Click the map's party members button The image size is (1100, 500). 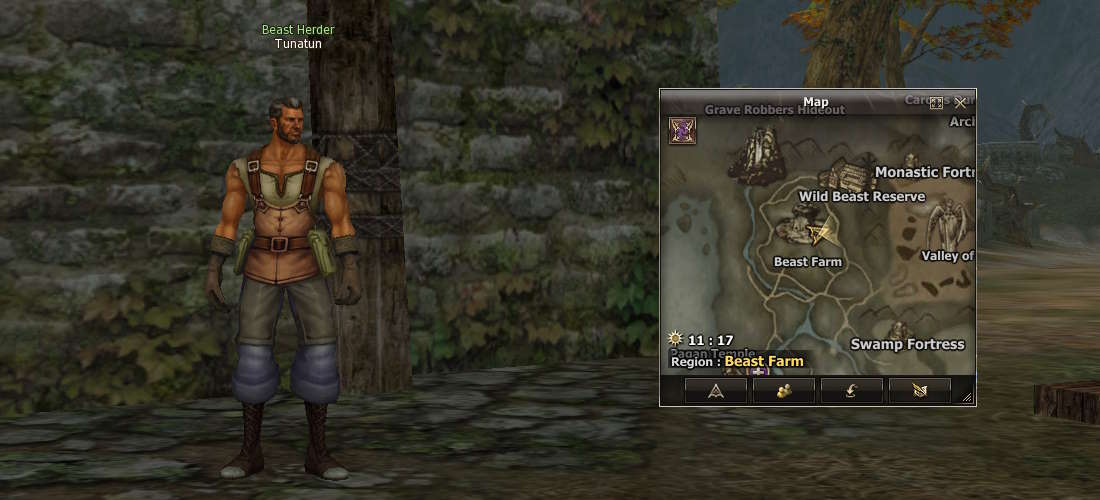pyautogui.click(x=783, y=391)
